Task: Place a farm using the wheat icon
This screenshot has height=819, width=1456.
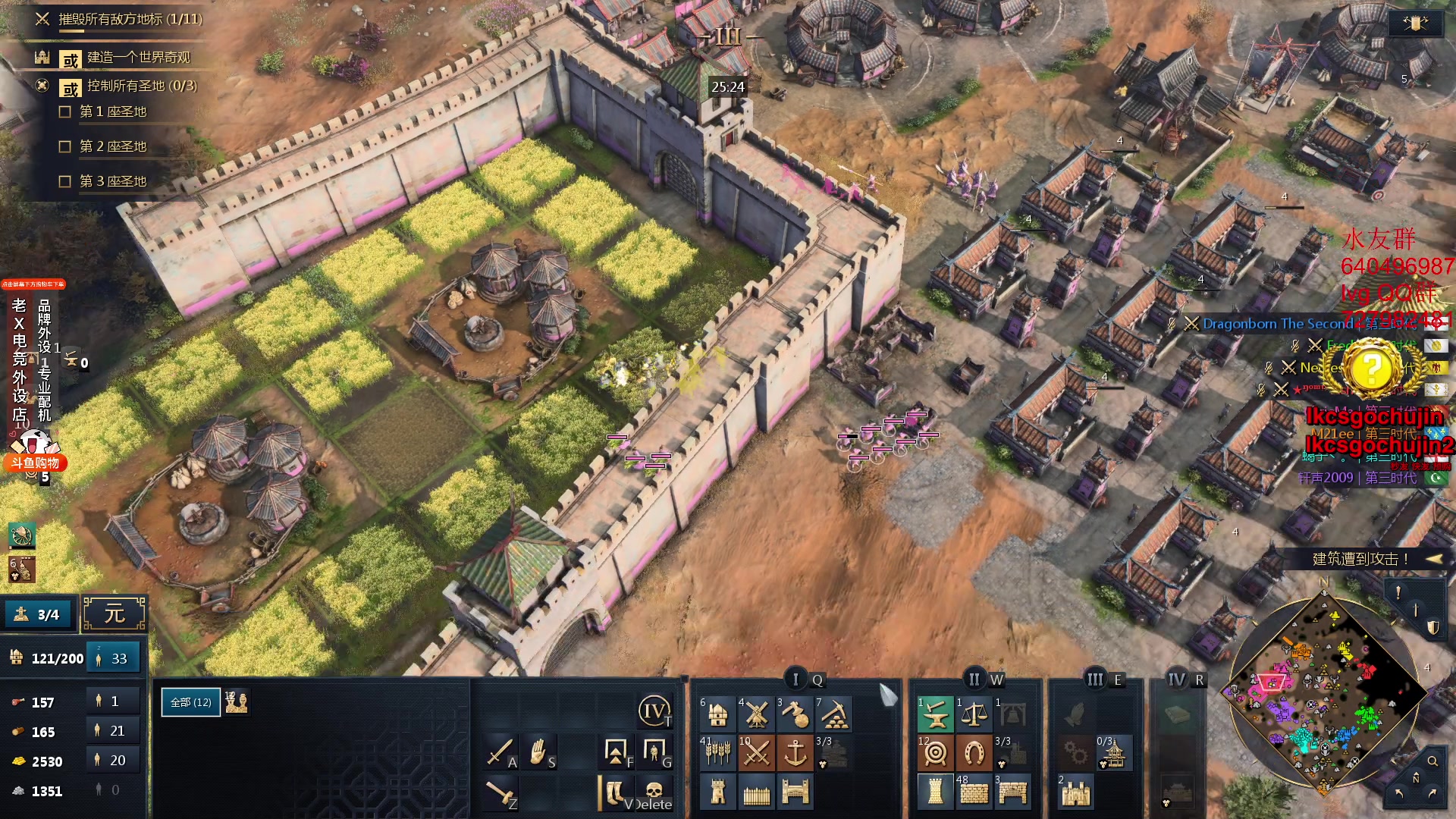Action: click(x=717, y=753)
